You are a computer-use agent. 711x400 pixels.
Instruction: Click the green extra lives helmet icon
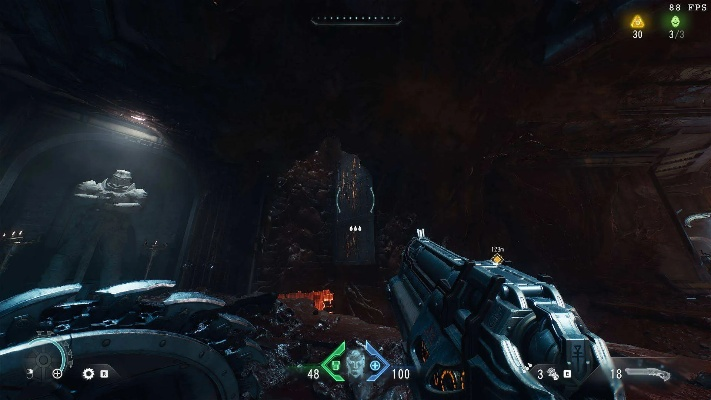(677, 21)
